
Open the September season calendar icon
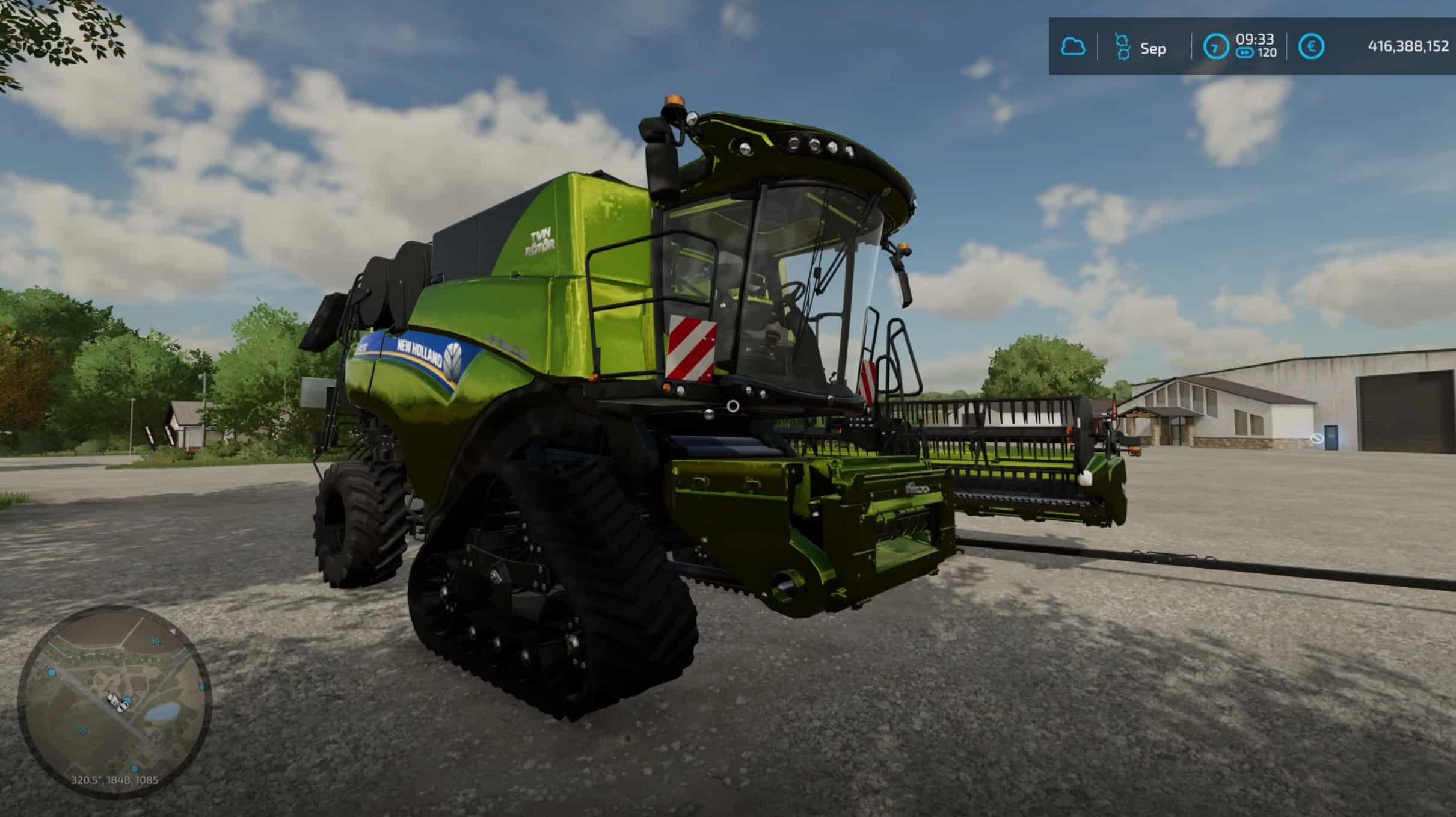pyautogui.click(x=1122, y=47)
